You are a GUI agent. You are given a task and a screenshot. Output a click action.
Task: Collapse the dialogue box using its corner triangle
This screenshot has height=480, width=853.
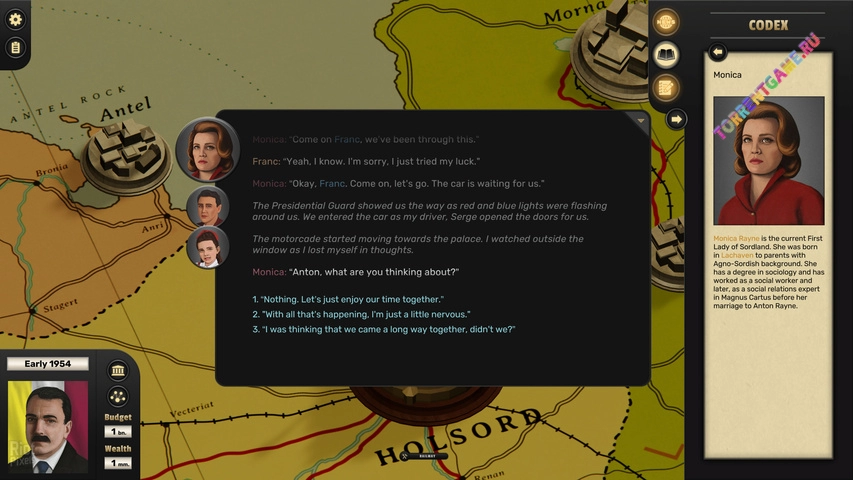pyautogui.click(x=640, y=120)
